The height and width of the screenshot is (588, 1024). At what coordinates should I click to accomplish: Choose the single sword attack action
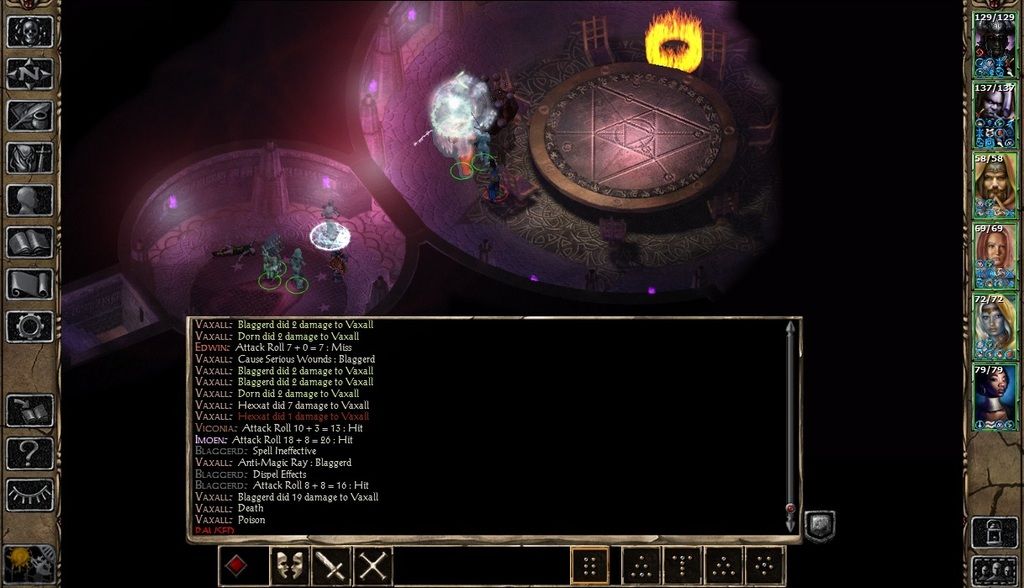point(330,567)
